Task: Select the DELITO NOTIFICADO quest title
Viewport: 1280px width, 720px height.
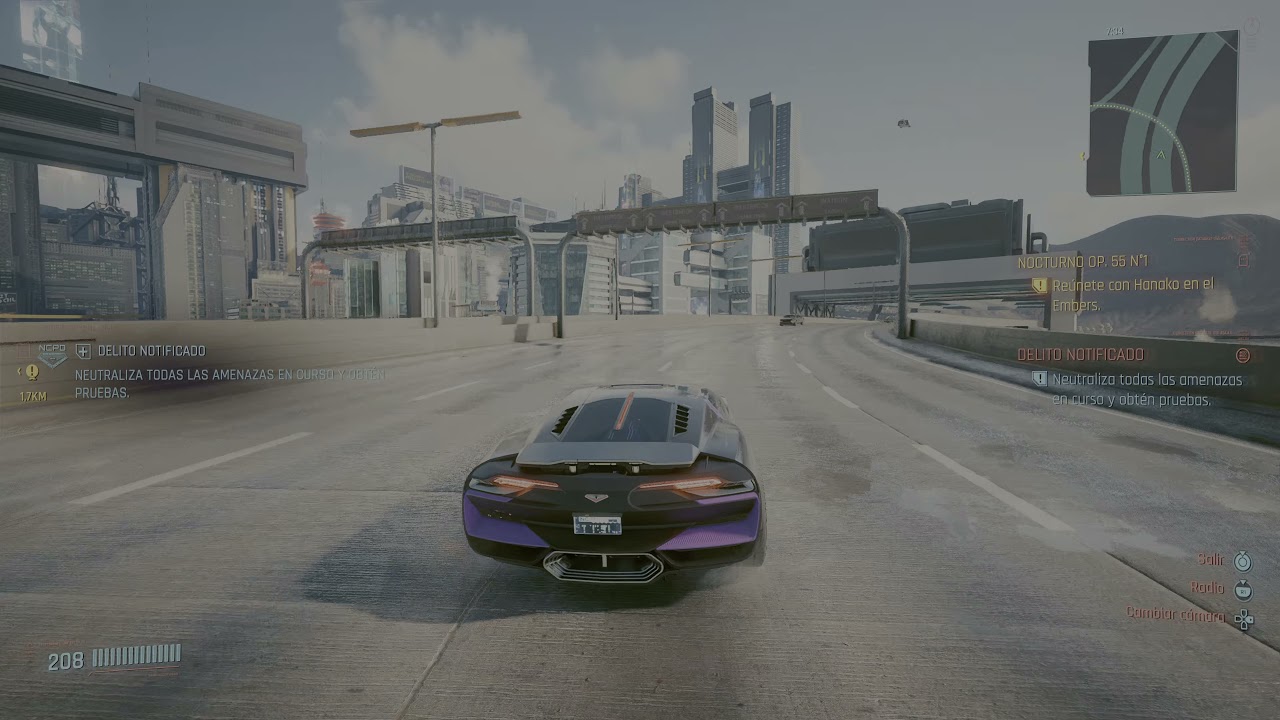Action: pyautogui.click(x=1080, y=354)
